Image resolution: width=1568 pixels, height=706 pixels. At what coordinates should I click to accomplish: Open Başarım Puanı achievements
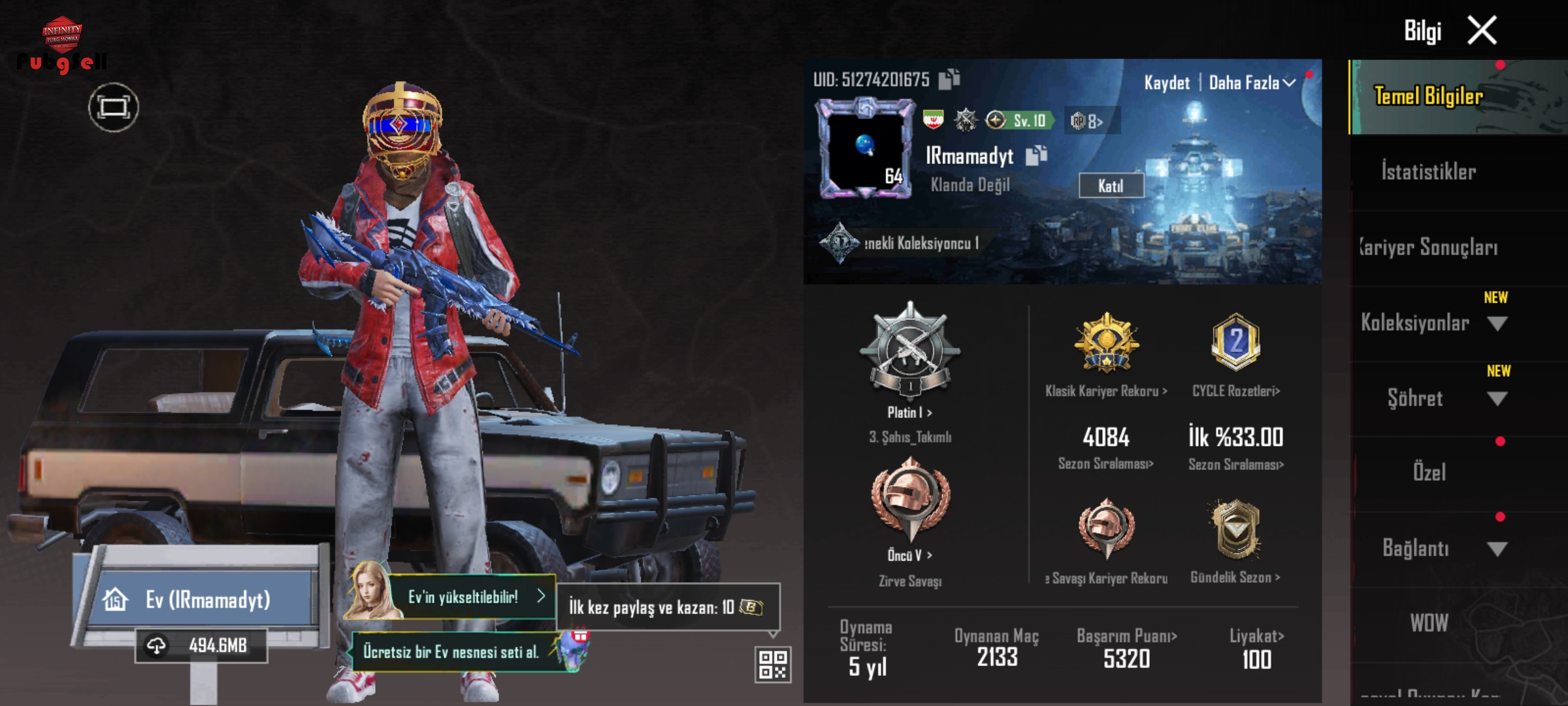click(1127, 636)
